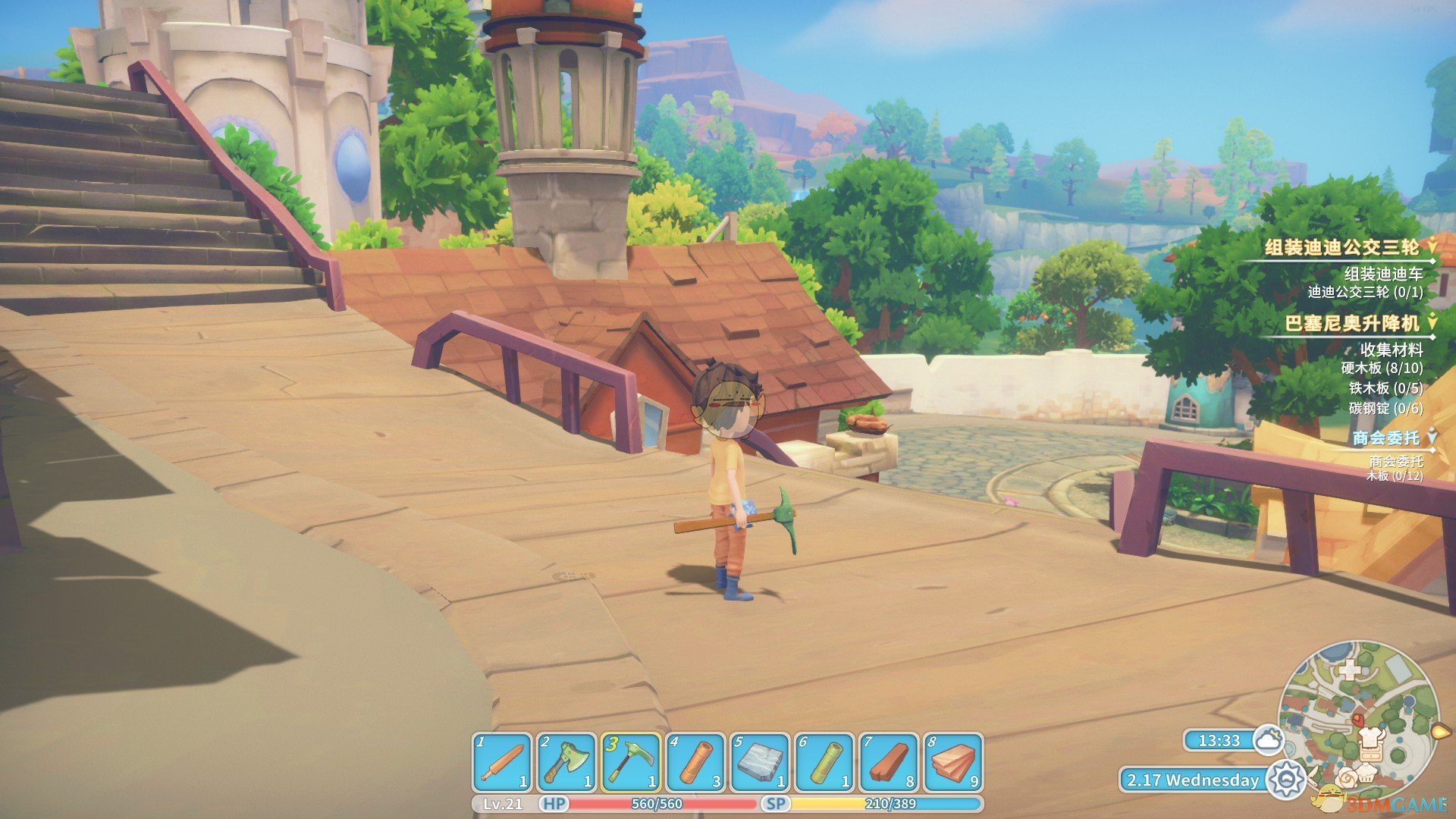The image size is (1456, 819).
Task: Select the wooden sword in hotbar slot 1
Action: pyautogui.click(x=502, y=762)
